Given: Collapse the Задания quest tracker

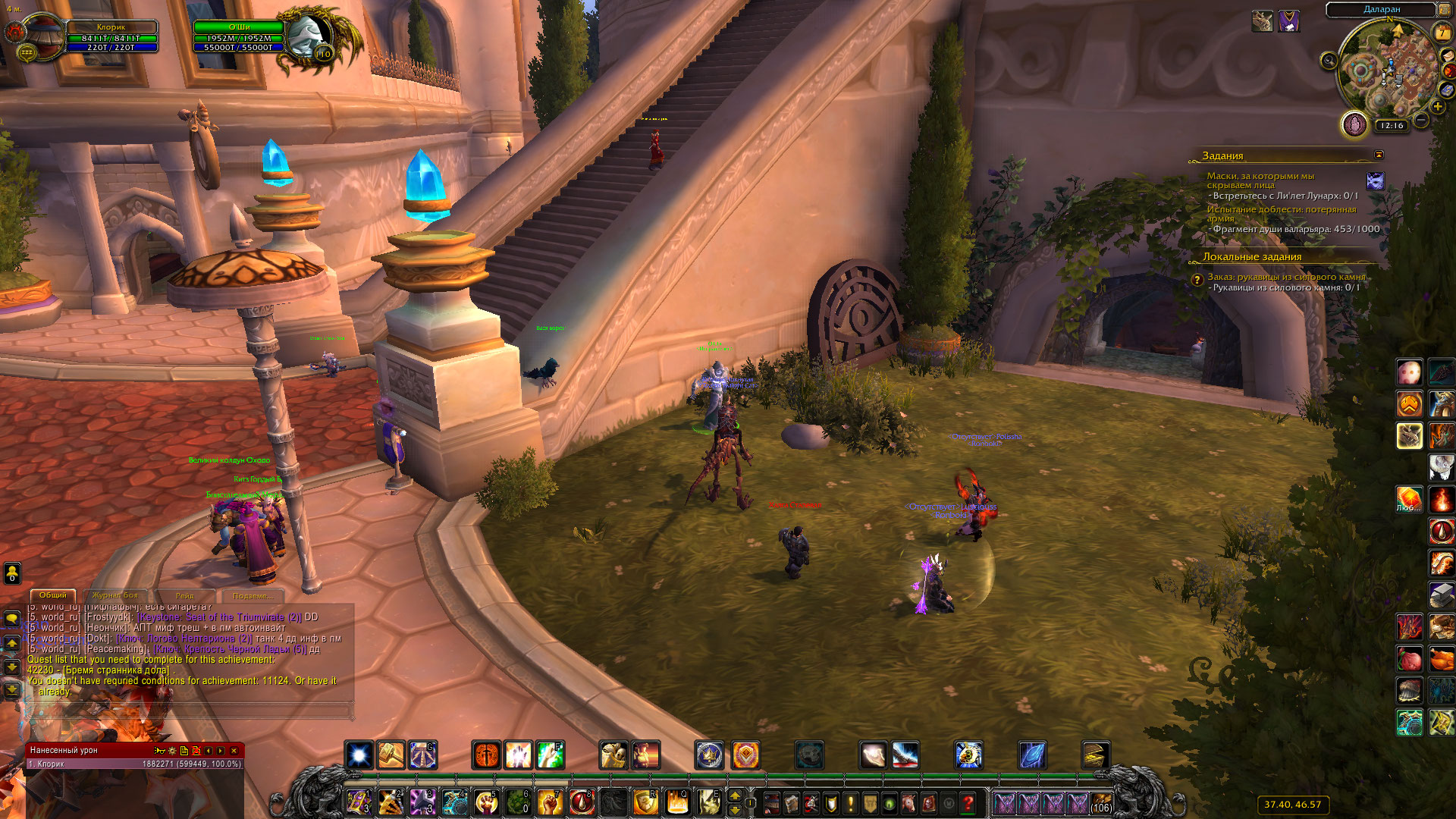Looking at the screenshot, I should [1379, 155].
